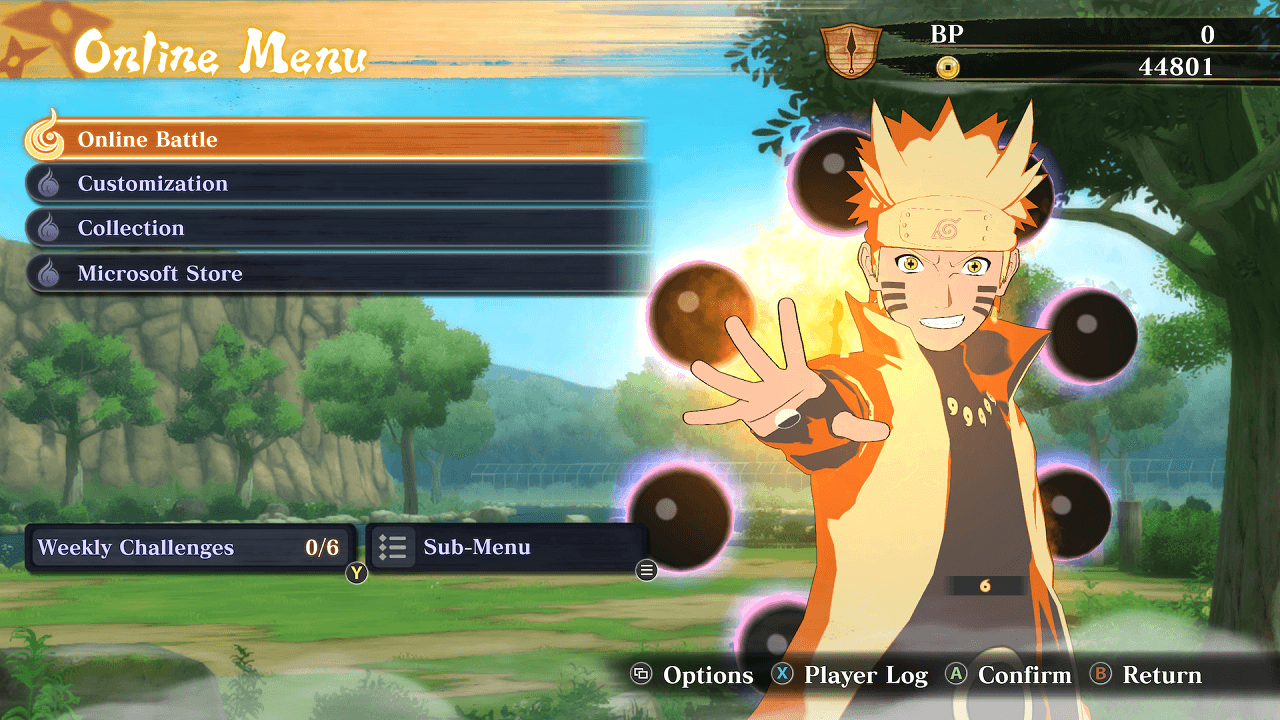This screenshot has height=720, width=1280.
Task: Go to the Microsoft Store entry
Action: [330, 273]
